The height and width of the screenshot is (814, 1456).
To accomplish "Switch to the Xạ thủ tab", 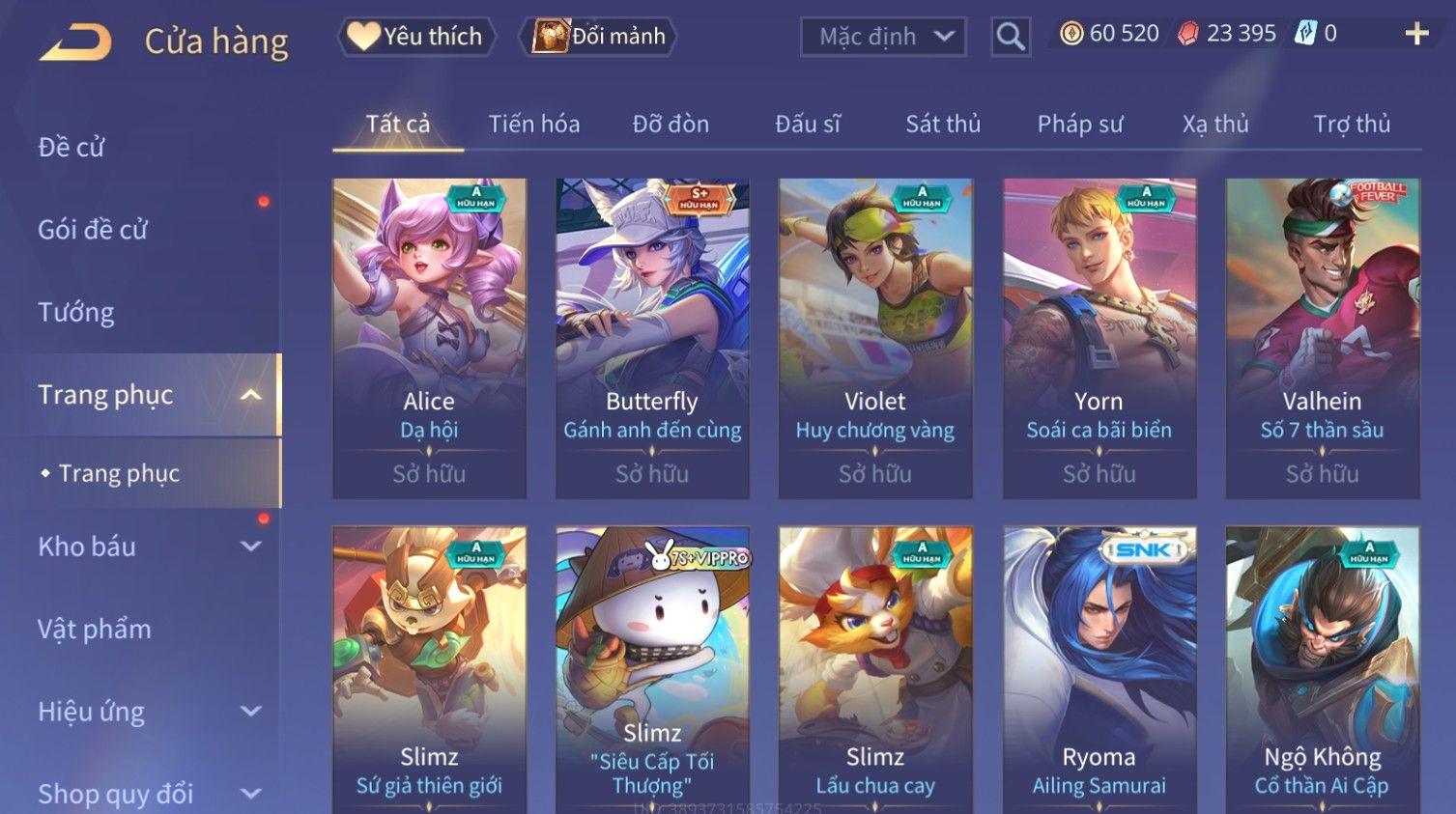I will point(1215,124).
